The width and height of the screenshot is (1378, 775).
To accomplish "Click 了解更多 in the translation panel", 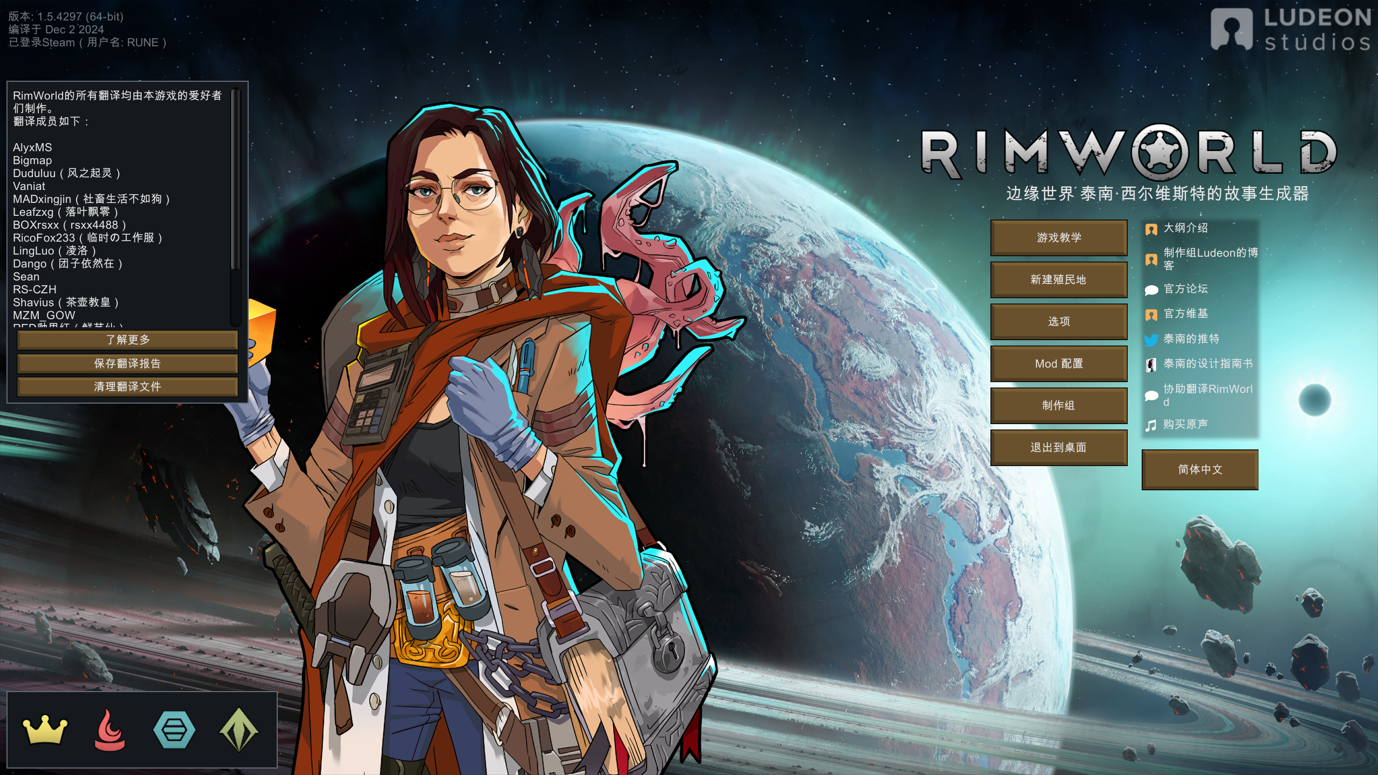I will pos(125,340).
